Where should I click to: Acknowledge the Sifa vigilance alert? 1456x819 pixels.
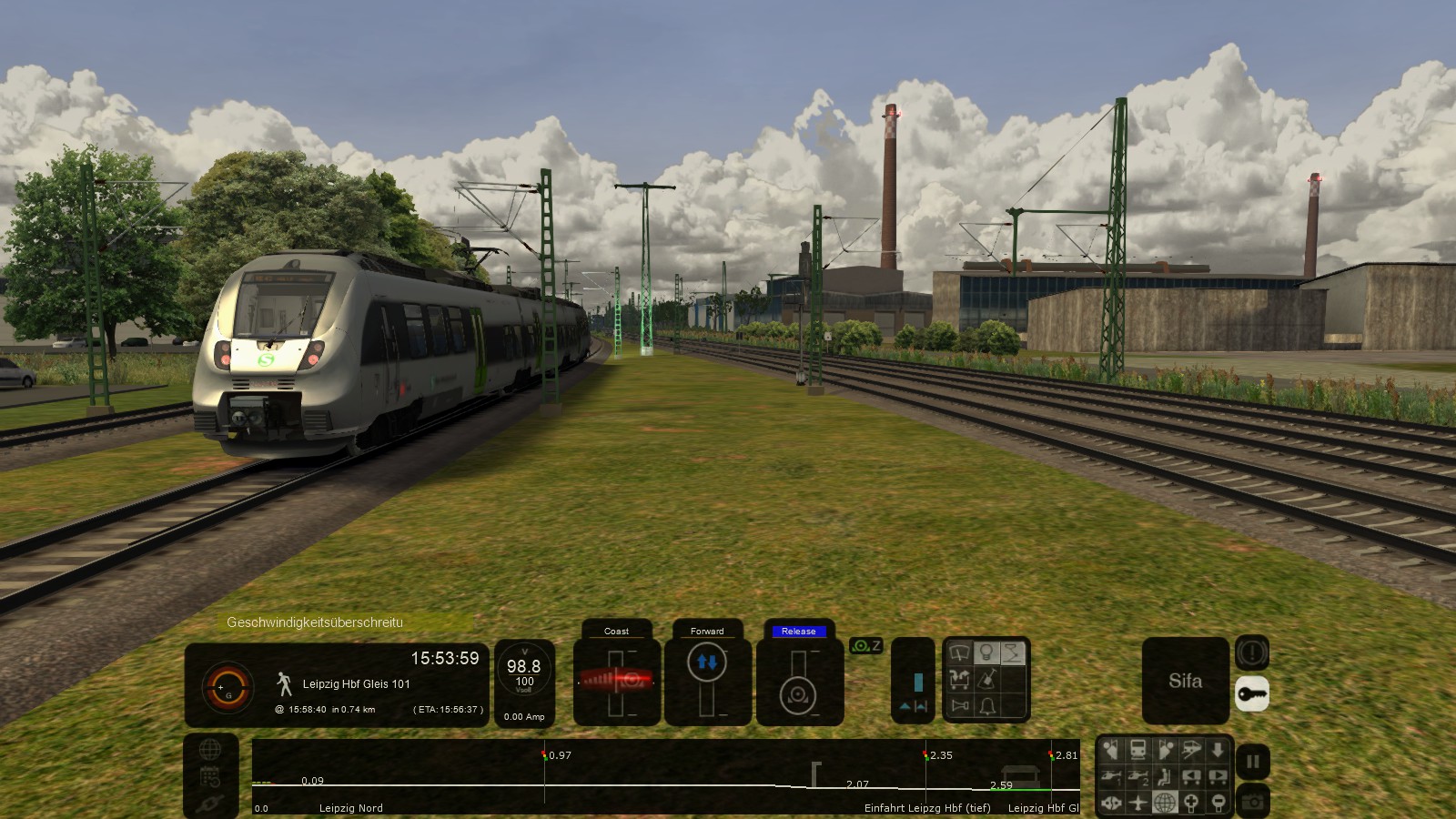pyautogui.click(x=1185, y=681)
